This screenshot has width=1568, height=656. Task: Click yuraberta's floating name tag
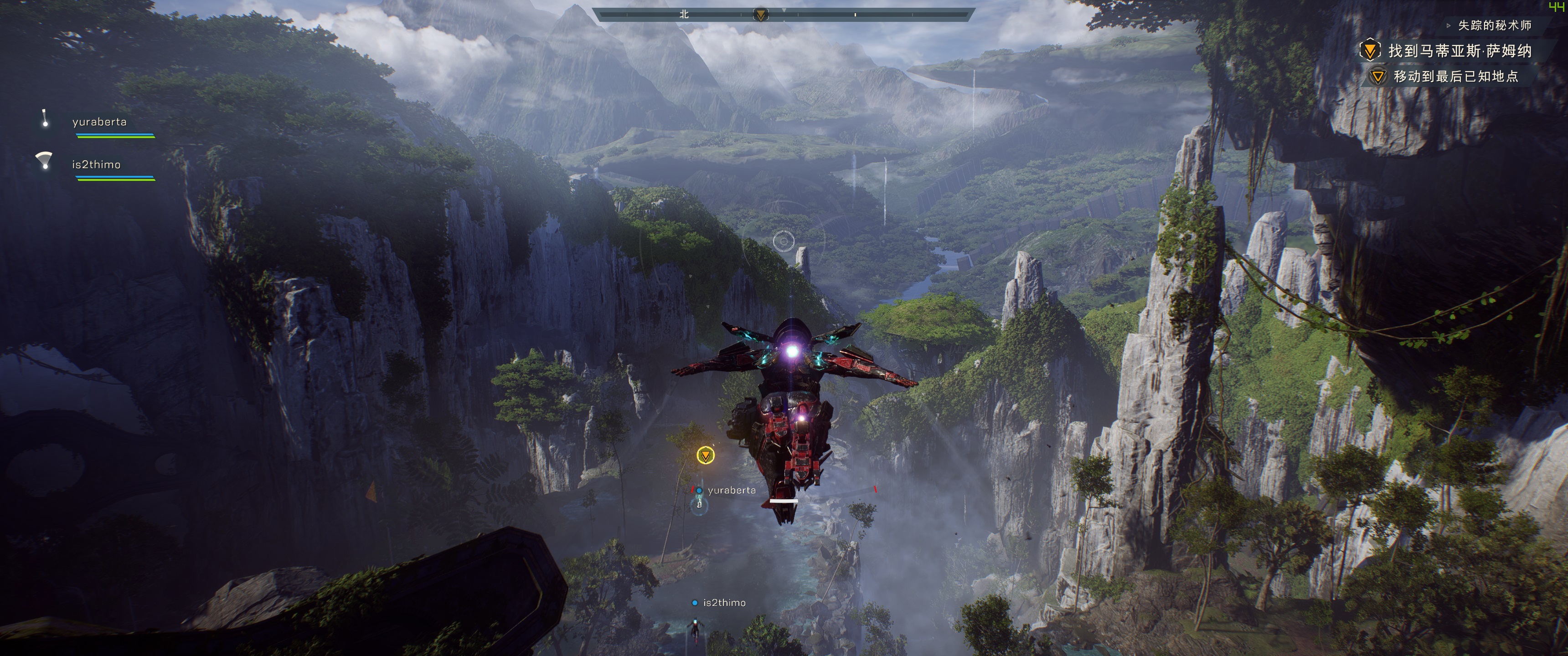[731, 491]
